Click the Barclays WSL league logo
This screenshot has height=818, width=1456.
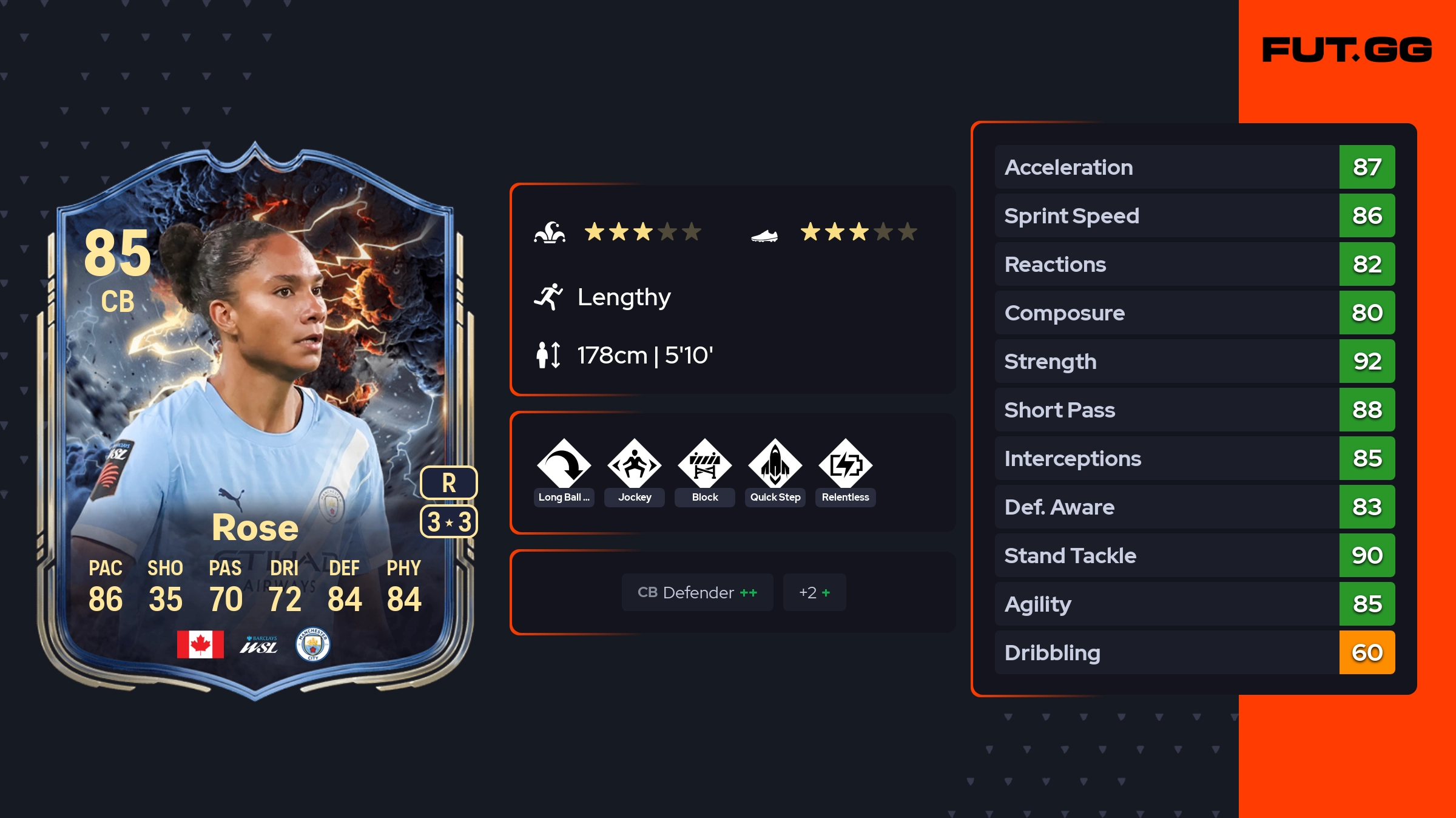click(x=259, y=644)
